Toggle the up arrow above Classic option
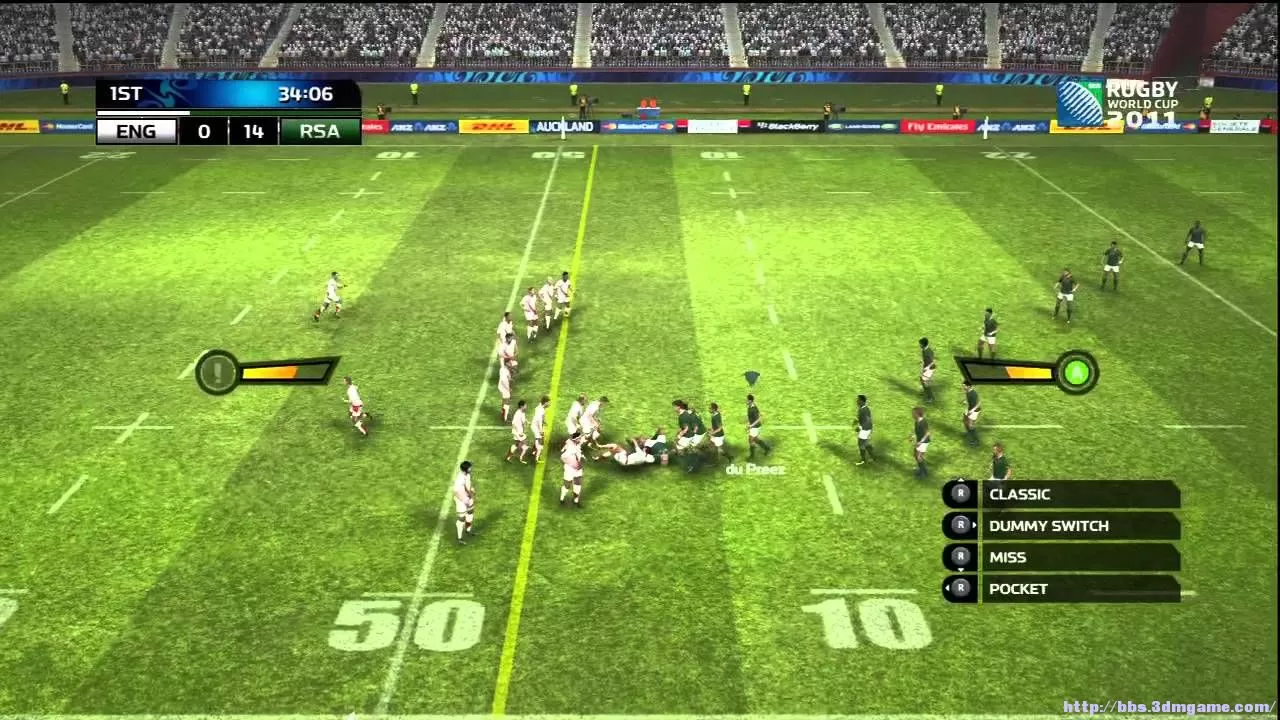The width and height of the screenshot is (1280, 720). 960,479
